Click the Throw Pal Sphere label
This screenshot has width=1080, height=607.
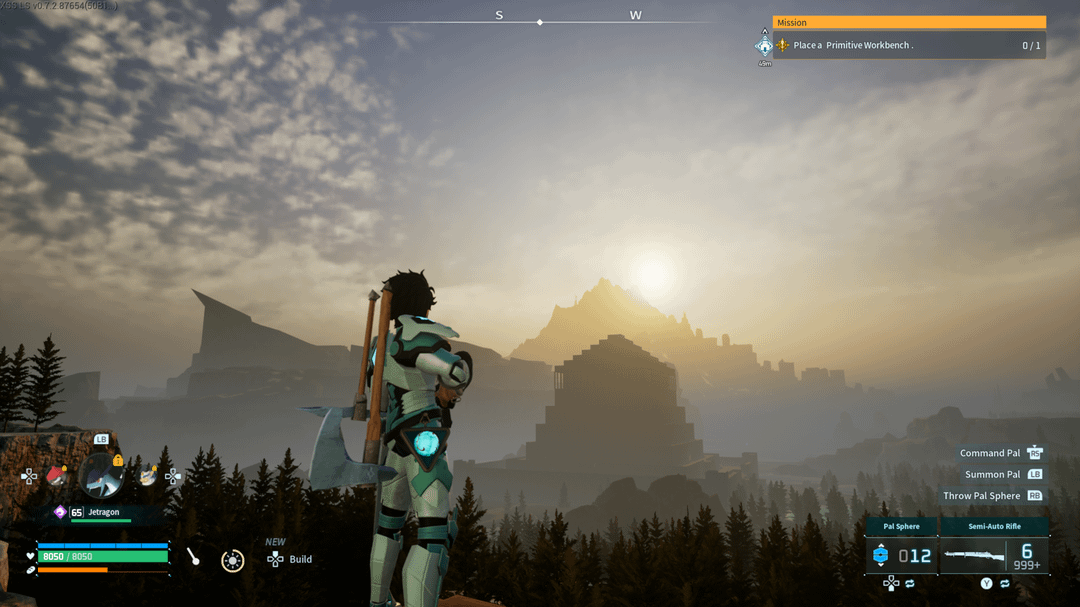(981, 496)
